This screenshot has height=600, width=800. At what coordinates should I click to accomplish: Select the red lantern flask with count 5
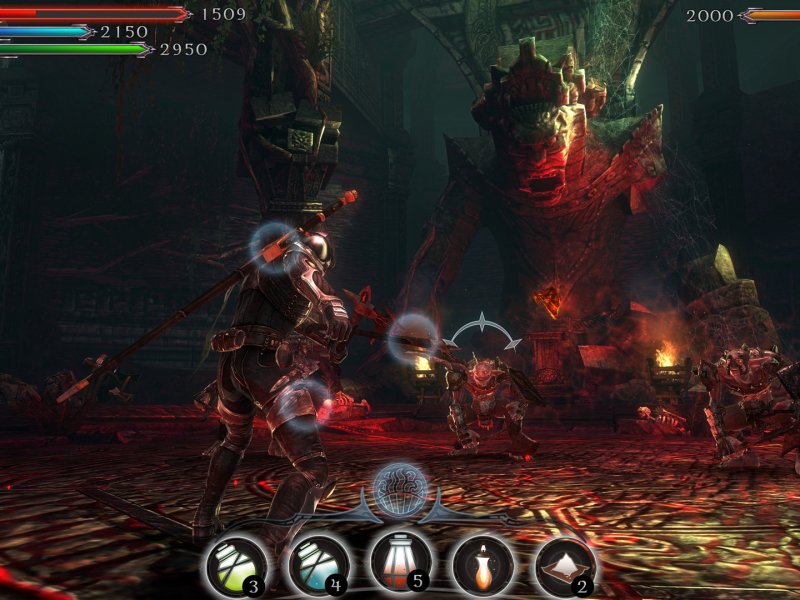pyautogui.click(x=400, y=564)
